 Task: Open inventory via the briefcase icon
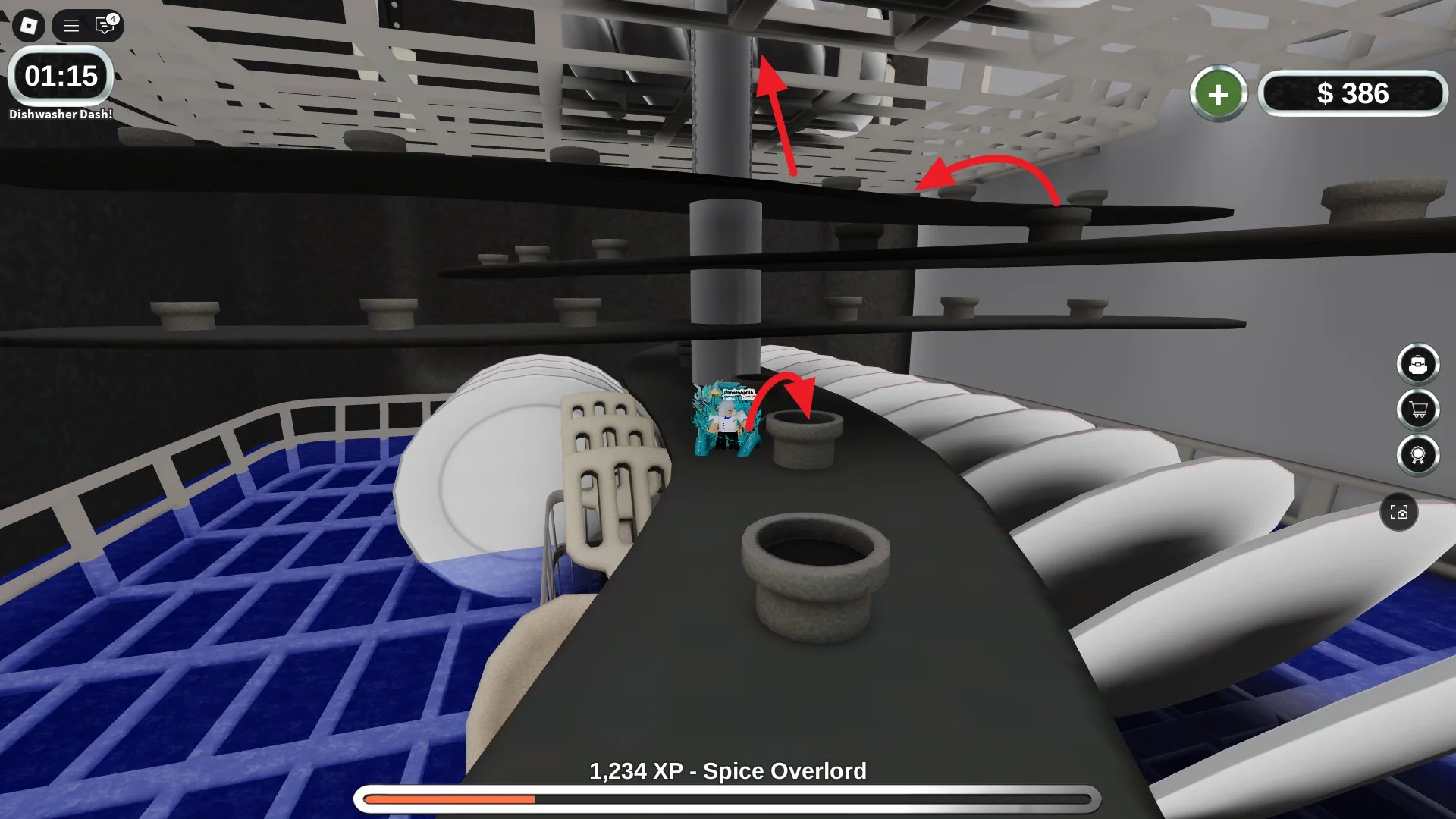1418,364
